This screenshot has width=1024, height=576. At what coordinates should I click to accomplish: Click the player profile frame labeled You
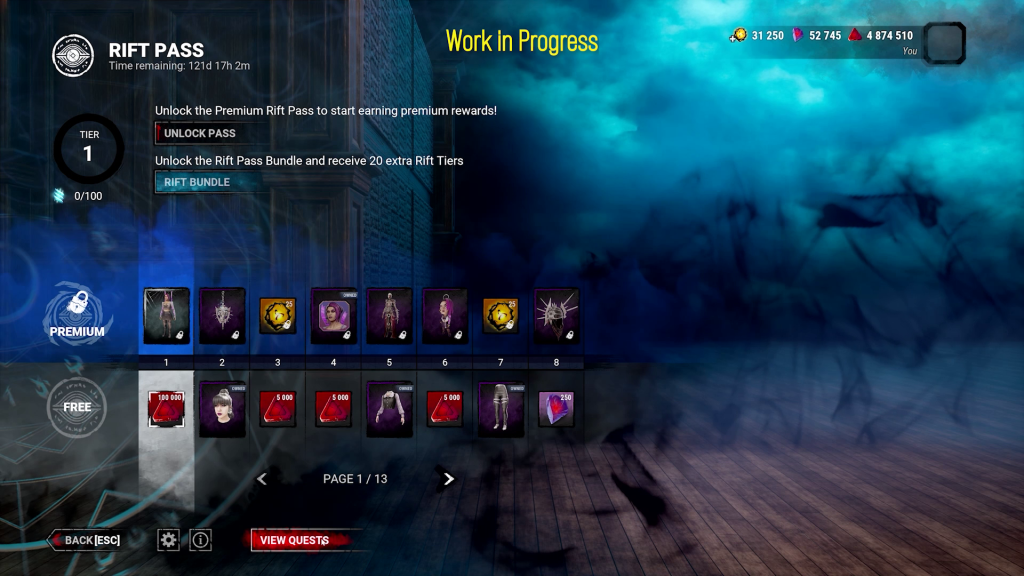[944, 43]
